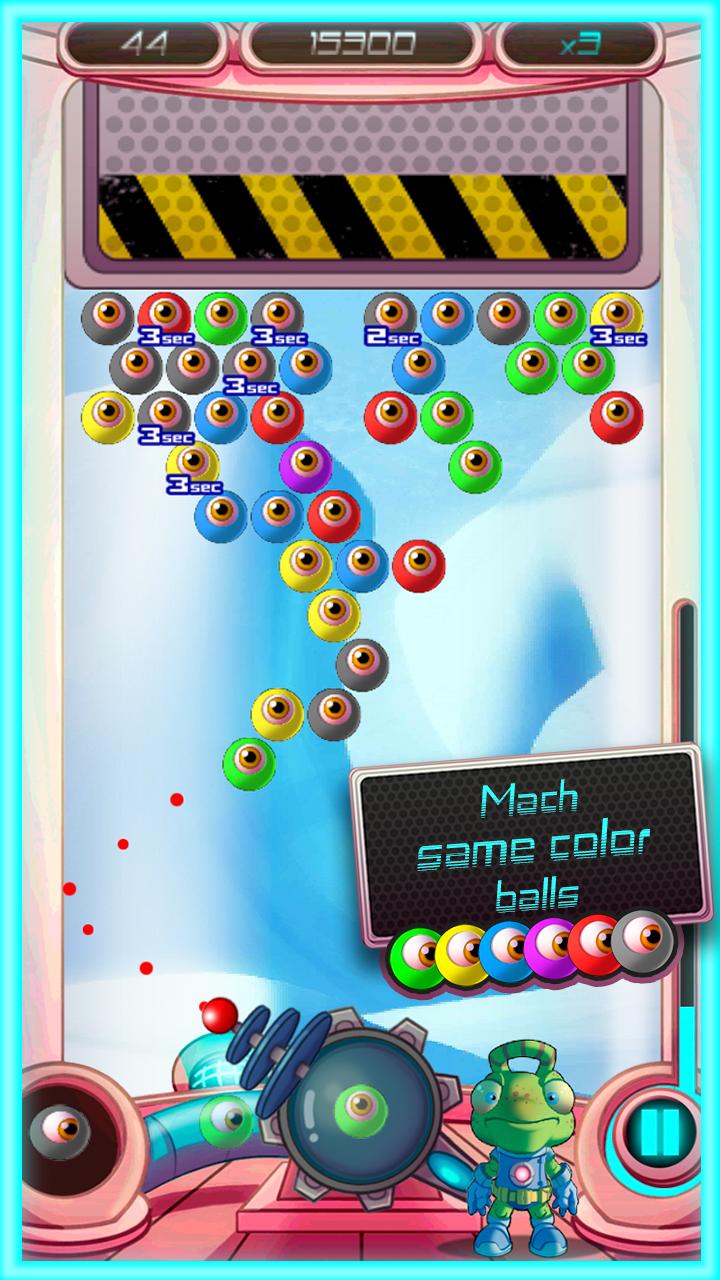Swap to the gray reserve ball
The height and width of the screenshot is (1280, 720).
[60, 1131]
